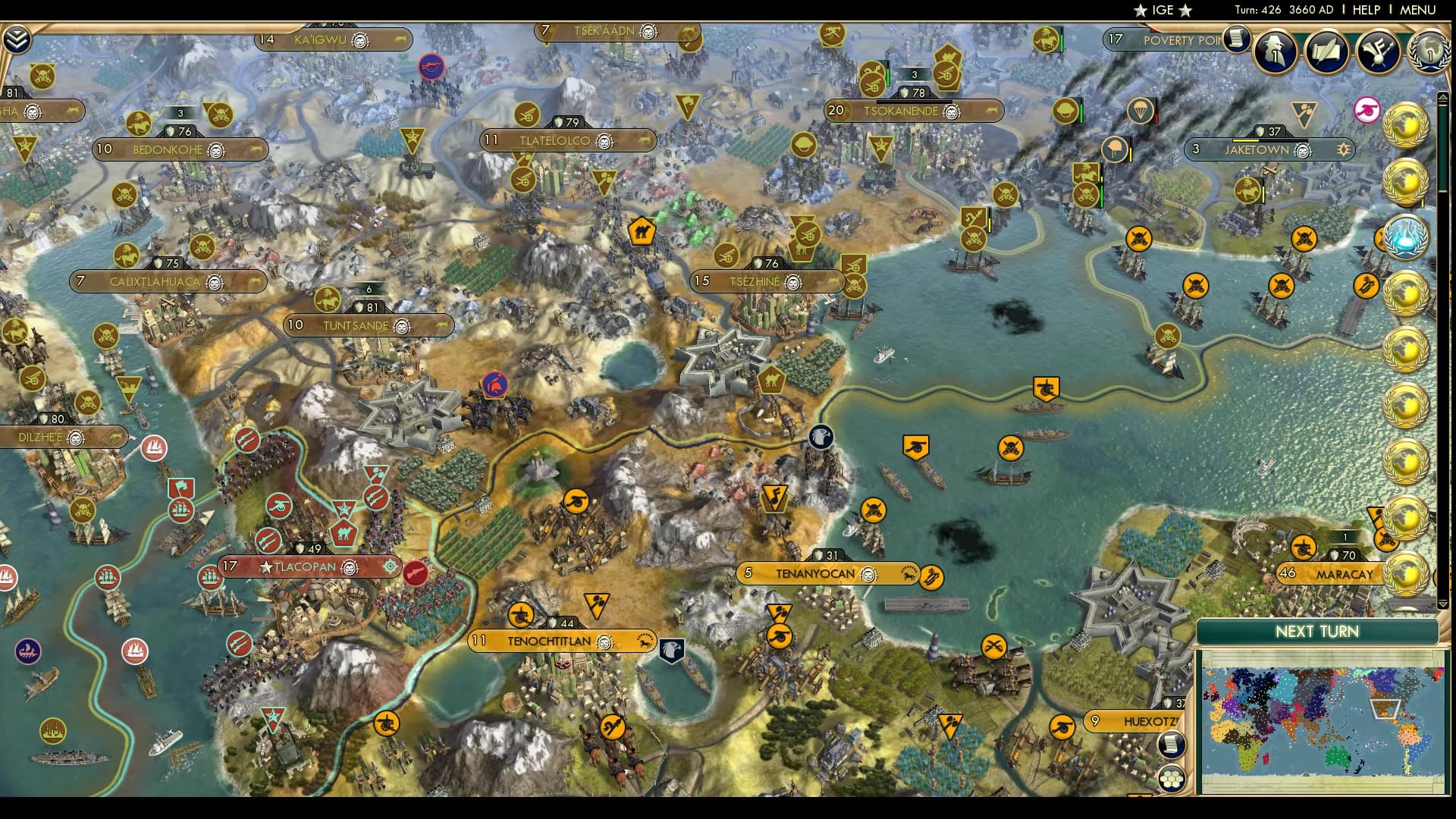1456x819 pixels.
Task: Click the top gold World Congress notification bubble
Action: coord(1407,125)
